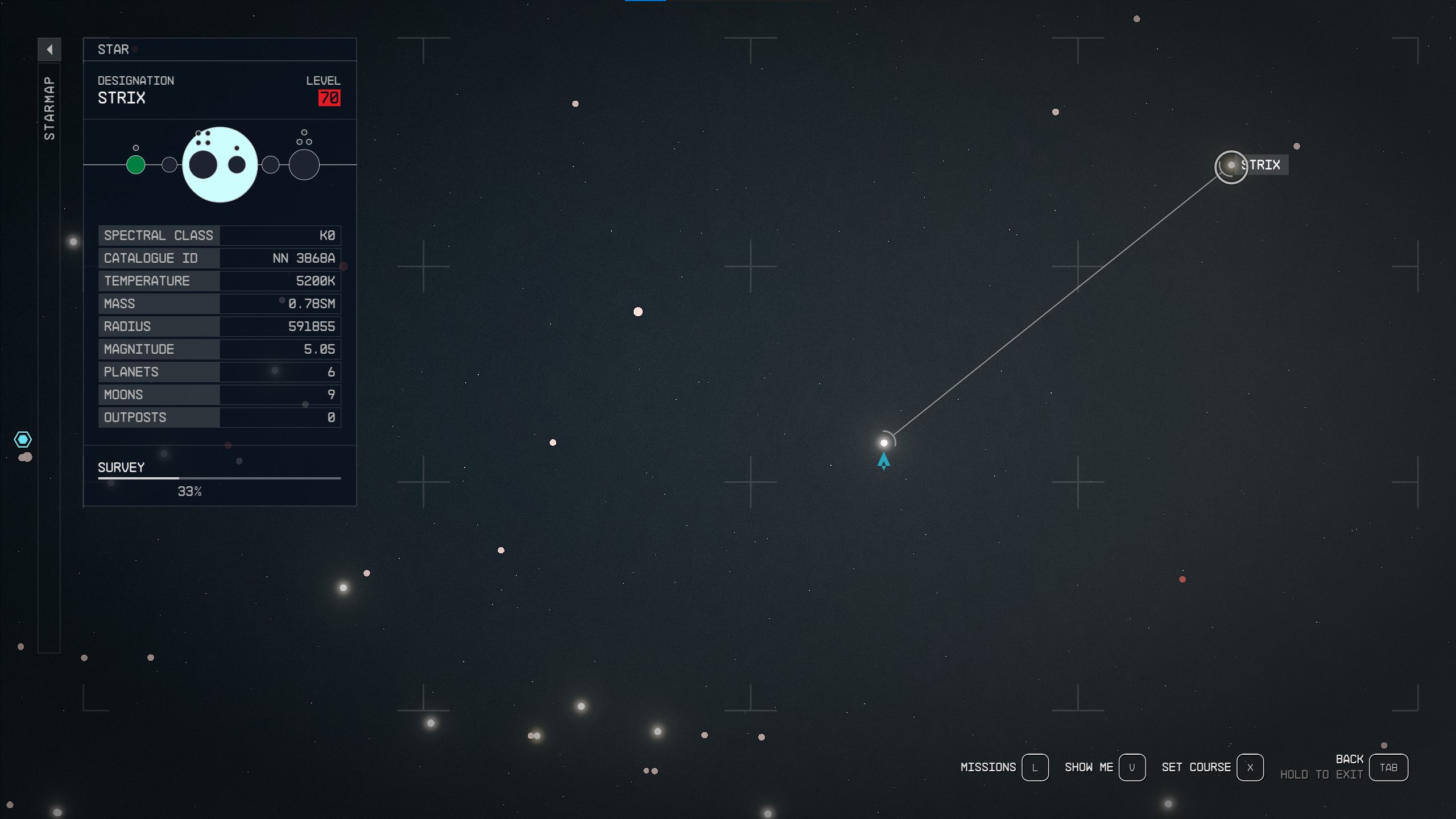1456x819 pixels.
Task: Click the STAR header of the info panel
Action: pos(113,49)
